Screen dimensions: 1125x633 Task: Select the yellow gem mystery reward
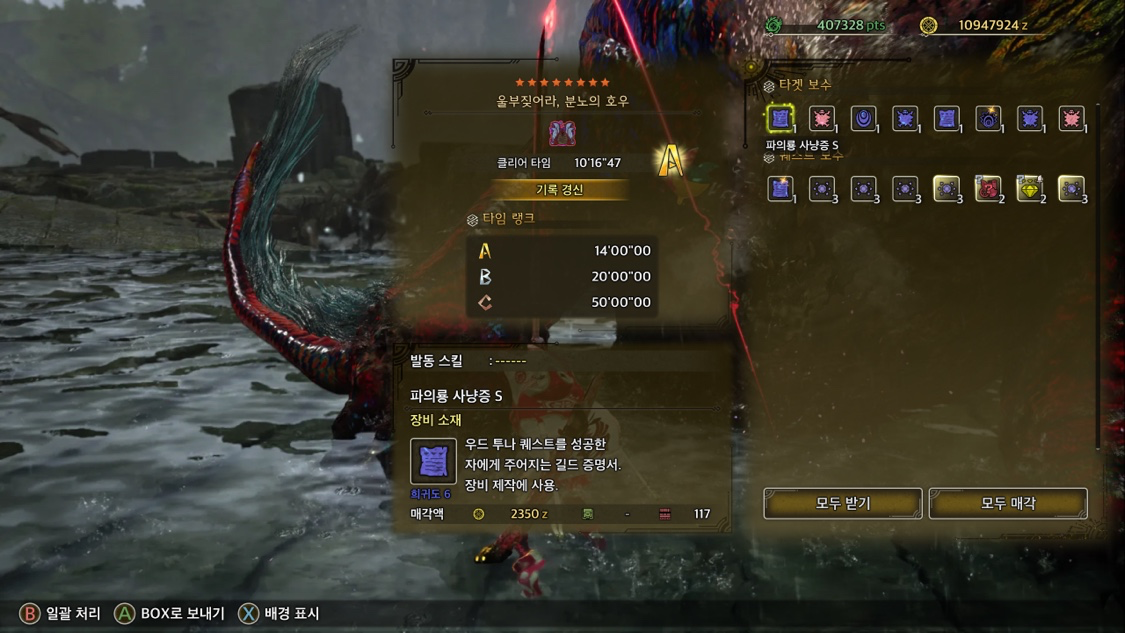click(1030, 188)
